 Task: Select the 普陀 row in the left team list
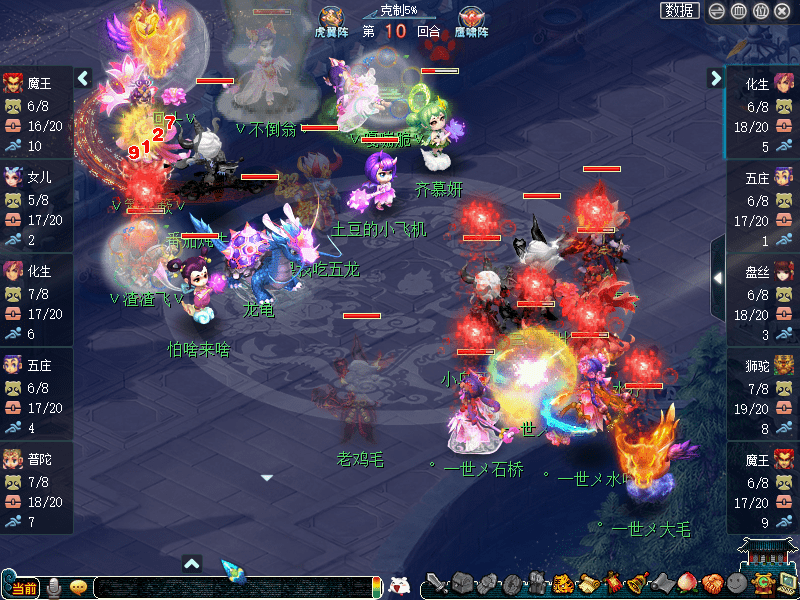pos(36,487)
